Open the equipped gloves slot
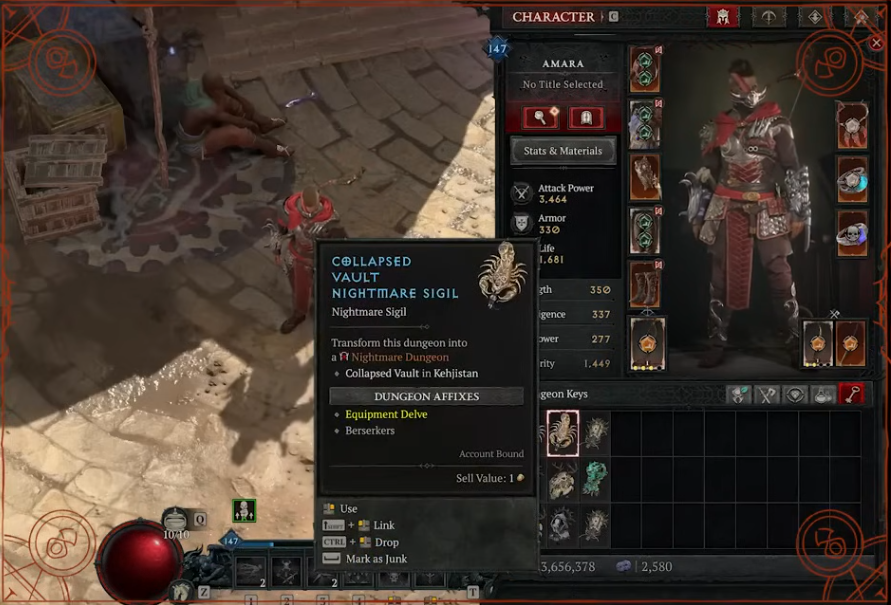891x605 pixels. coord(645,177)
